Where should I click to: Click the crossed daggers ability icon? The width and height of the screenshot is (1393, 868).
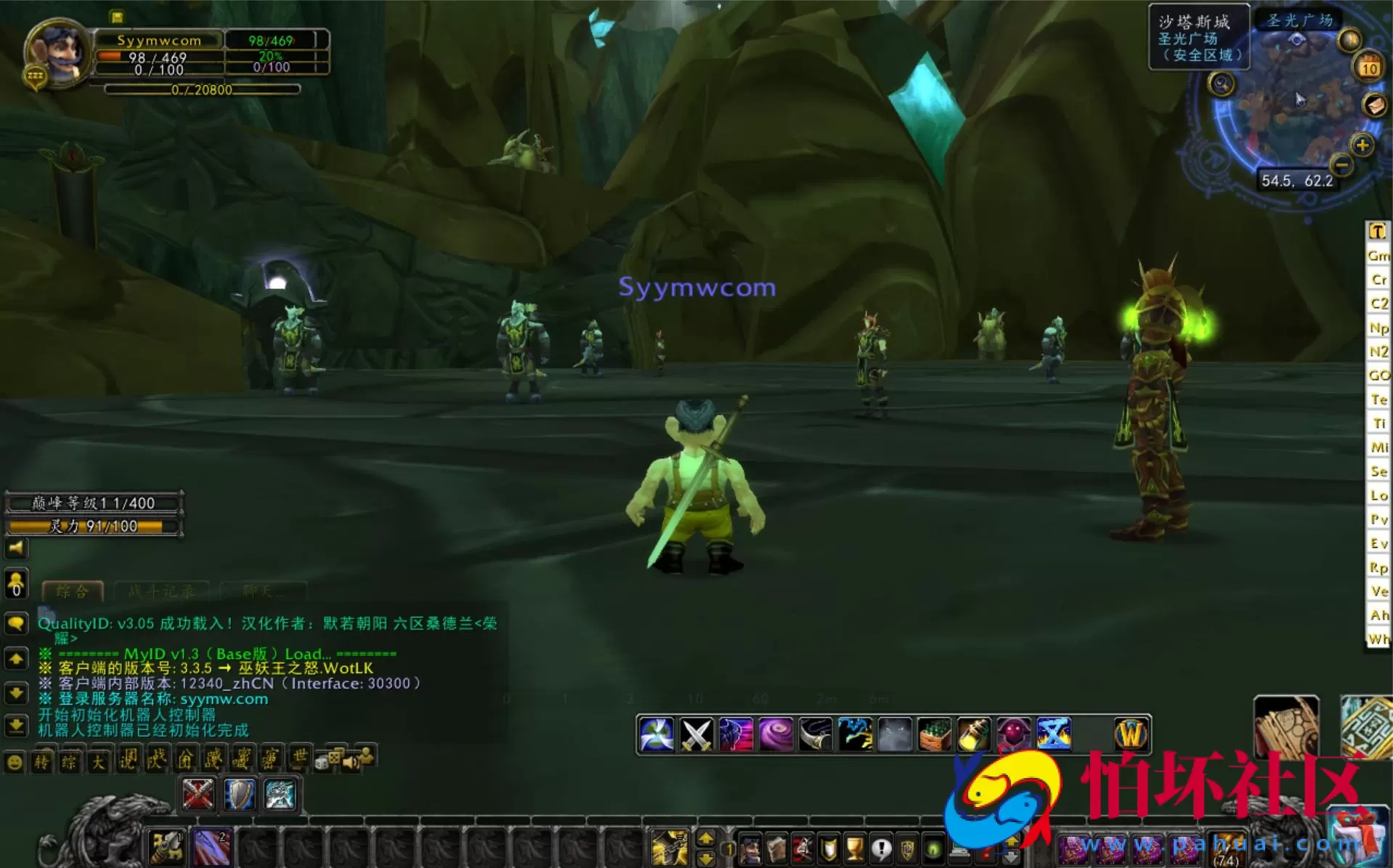pyautogui.click(x=696, y=734)
